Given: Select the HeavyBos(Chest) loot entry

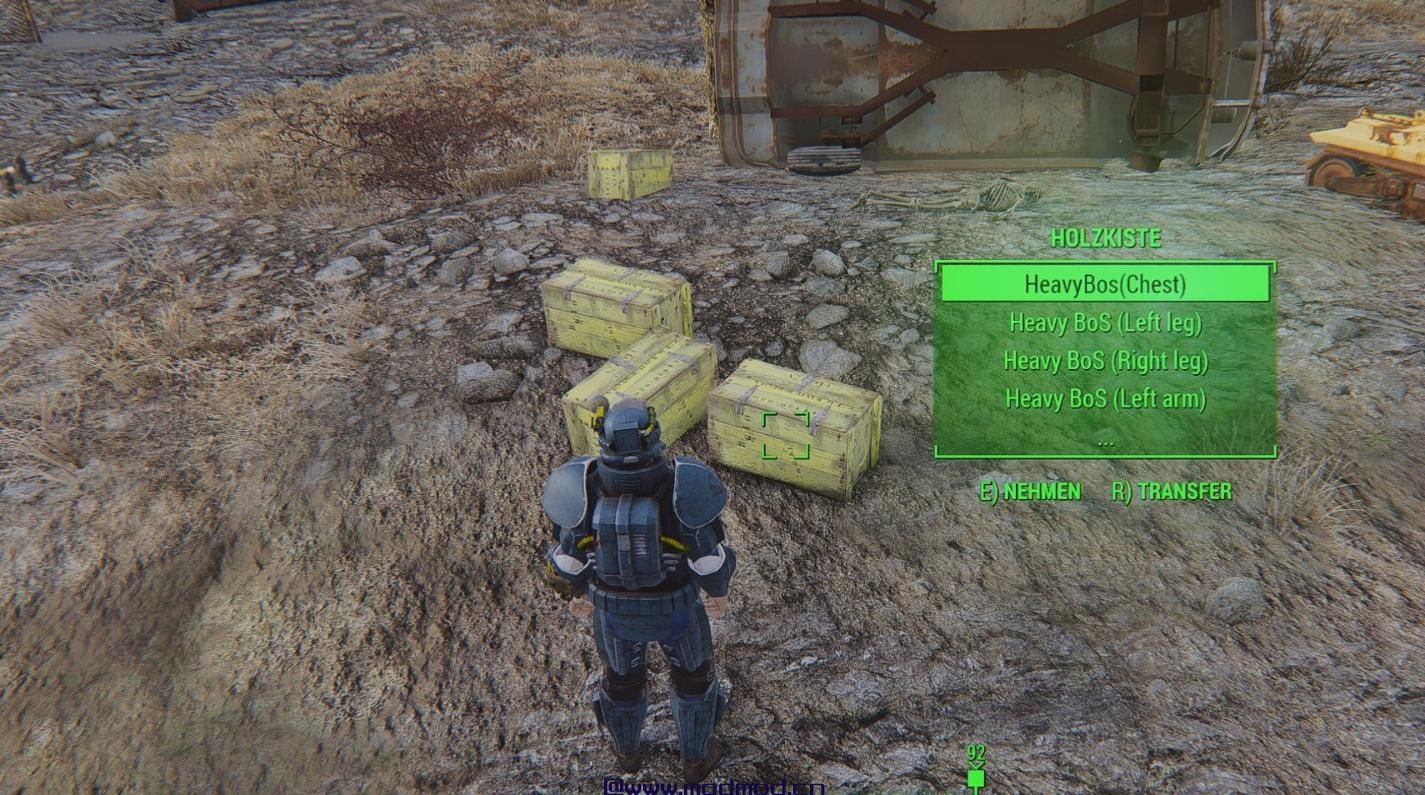Looking at the screenshot, I should [1105, 284].
